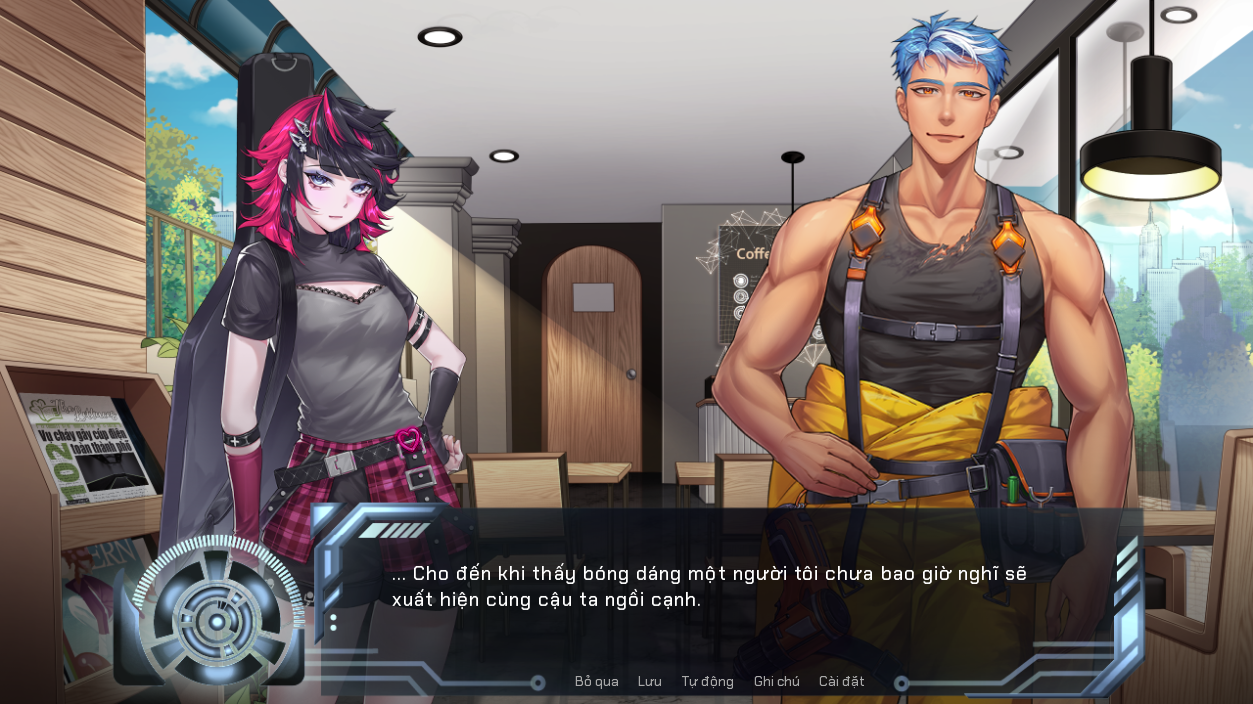The width and height of the screenshot is (1253, 704).
Task: Click the Bỏ qua skip button
Action: pos(596,682)
